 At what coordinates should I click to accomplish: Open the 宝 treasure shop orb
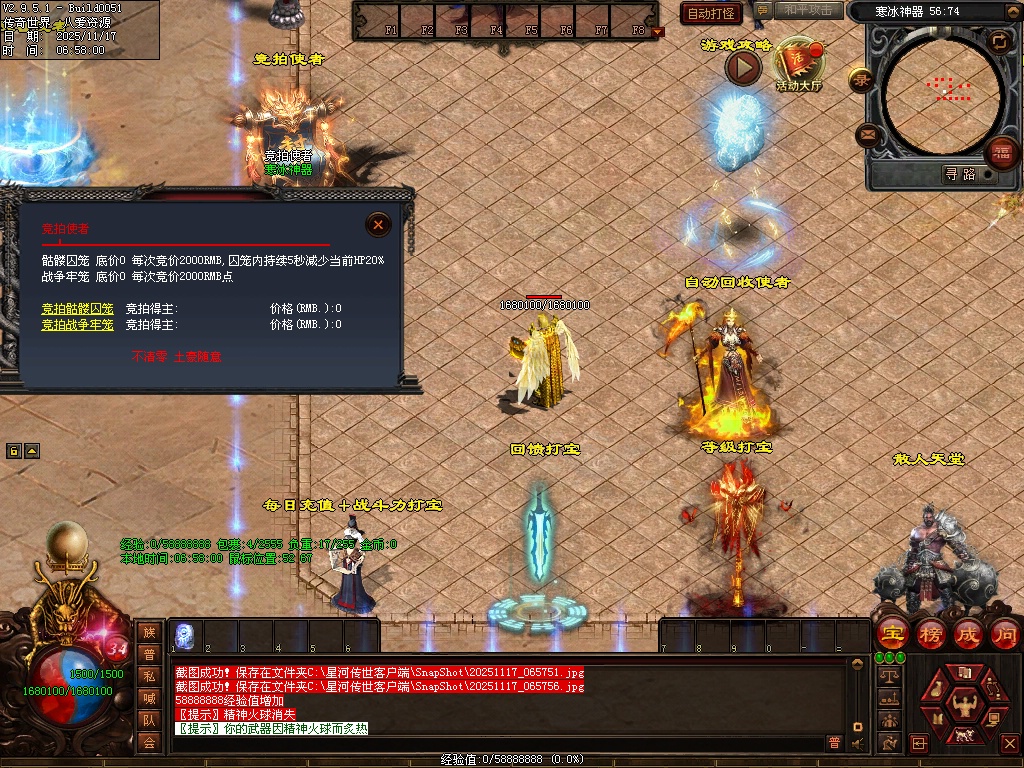891,634
